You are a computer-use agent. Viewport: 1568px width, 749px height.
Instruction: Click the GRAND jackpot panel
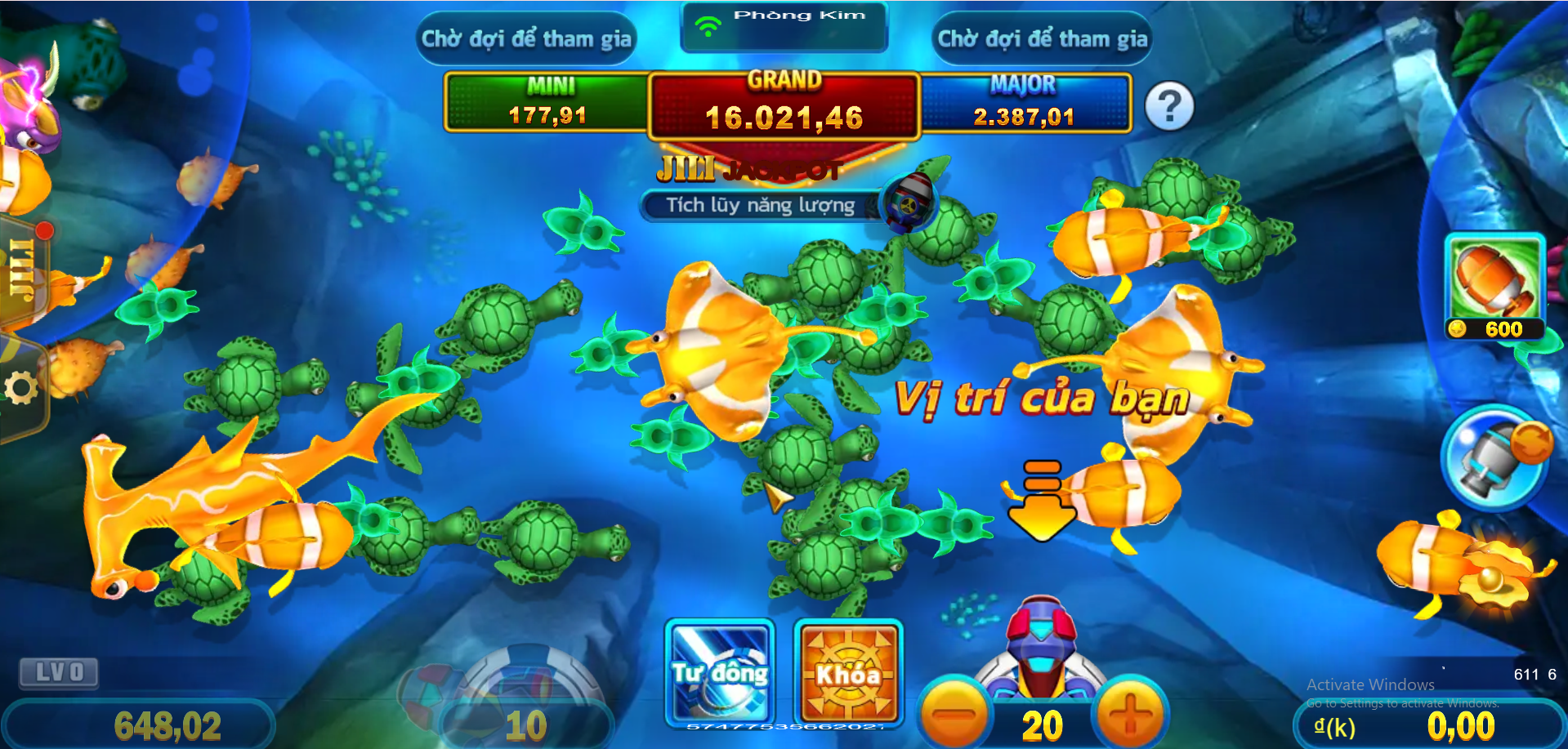point(784,106)
